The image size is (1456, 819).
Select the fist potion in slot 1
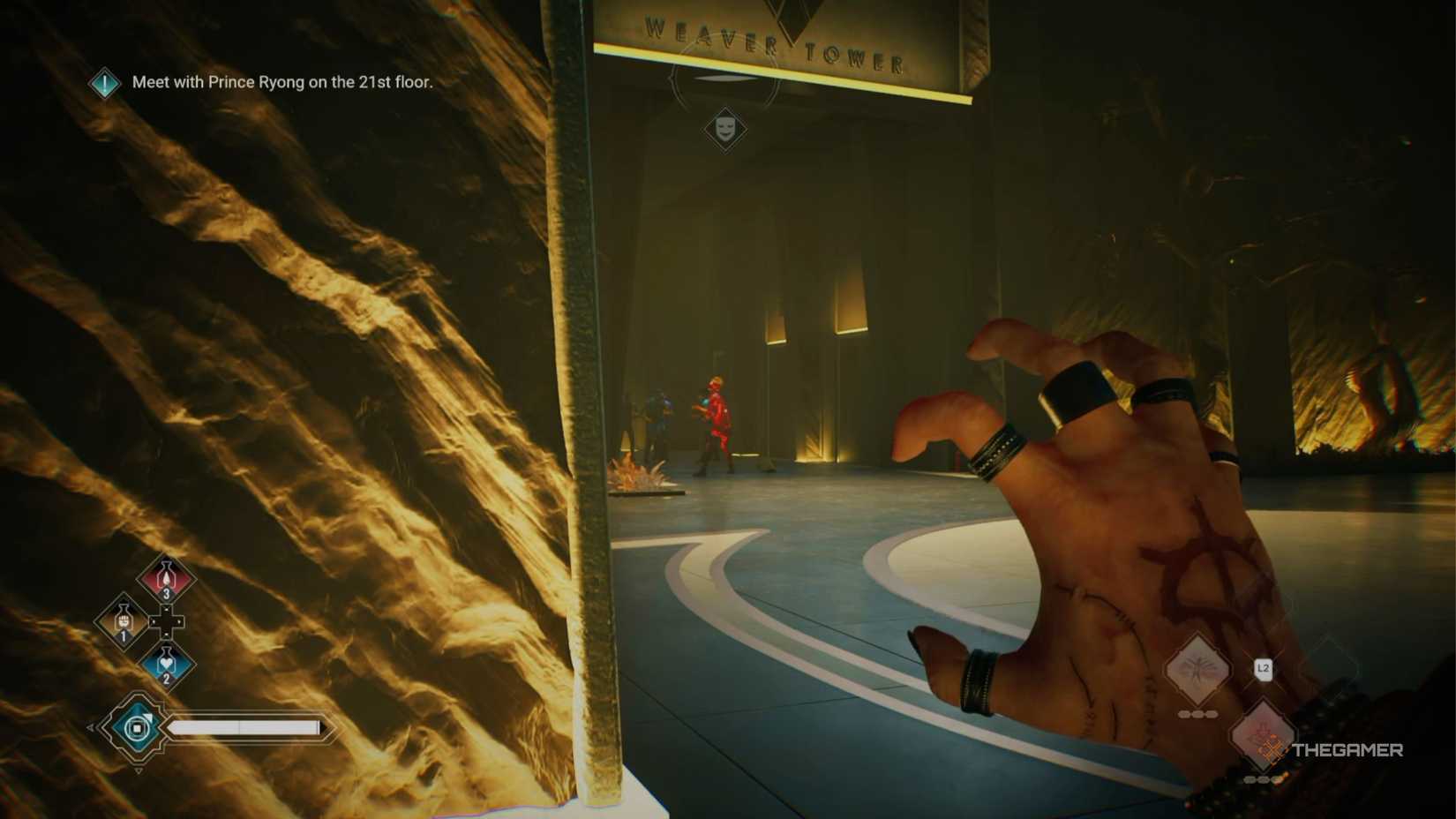[x=123, y=621]
